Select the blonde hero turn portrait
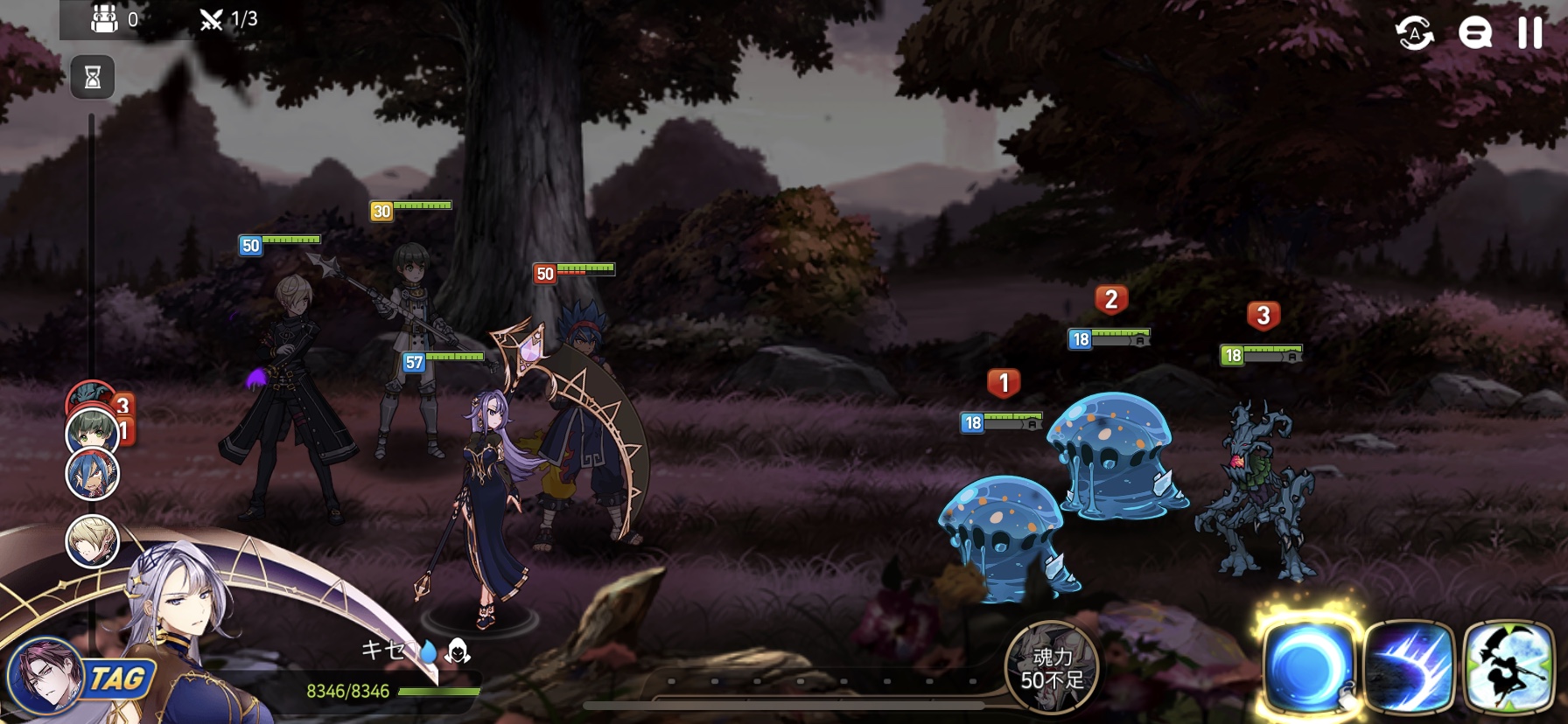The image size is (1568, 724). (92, 540)
